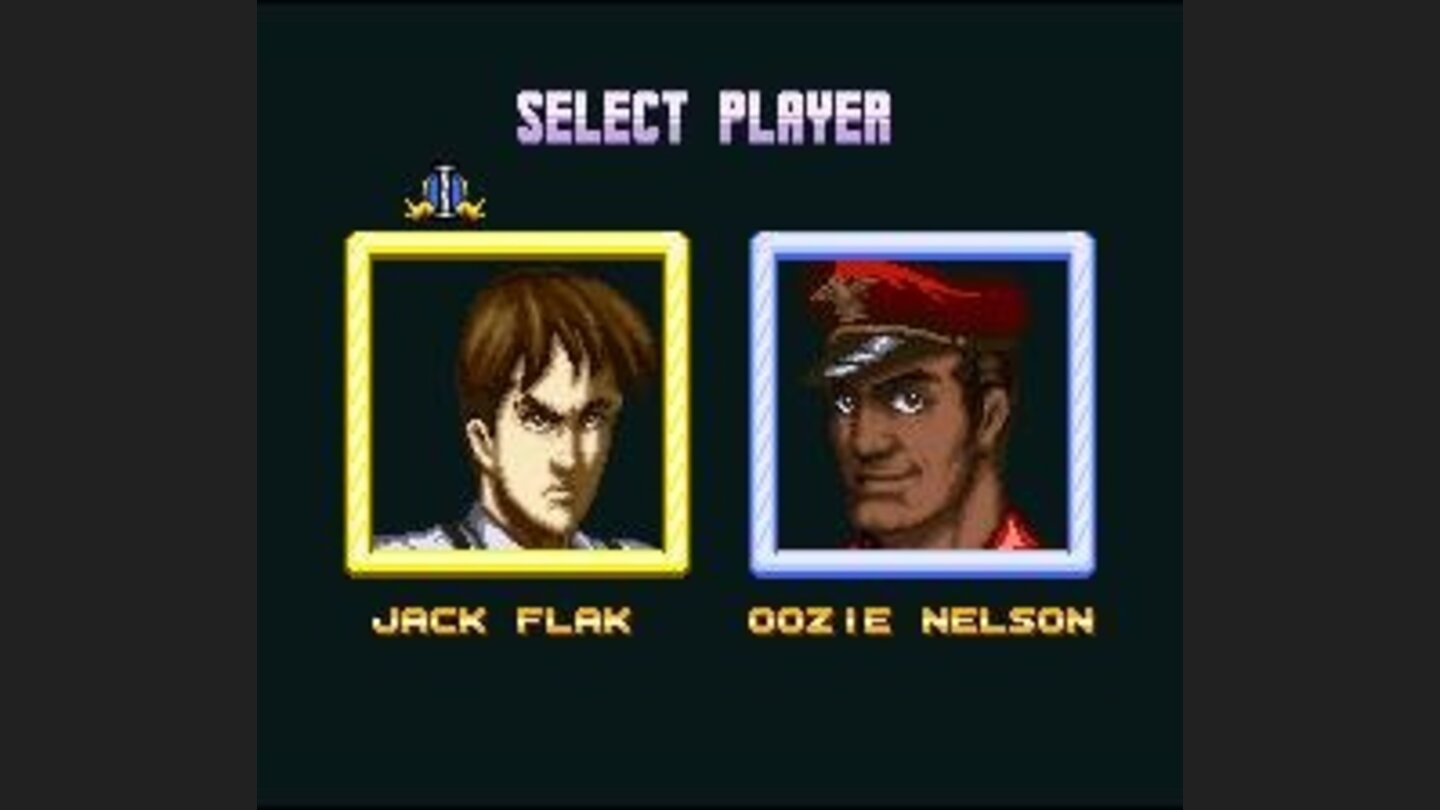Click the yellow border swatch of Jack's frame
This screenshot has width=1440, height=810.
pyautogui.click(x=356, y=400)
